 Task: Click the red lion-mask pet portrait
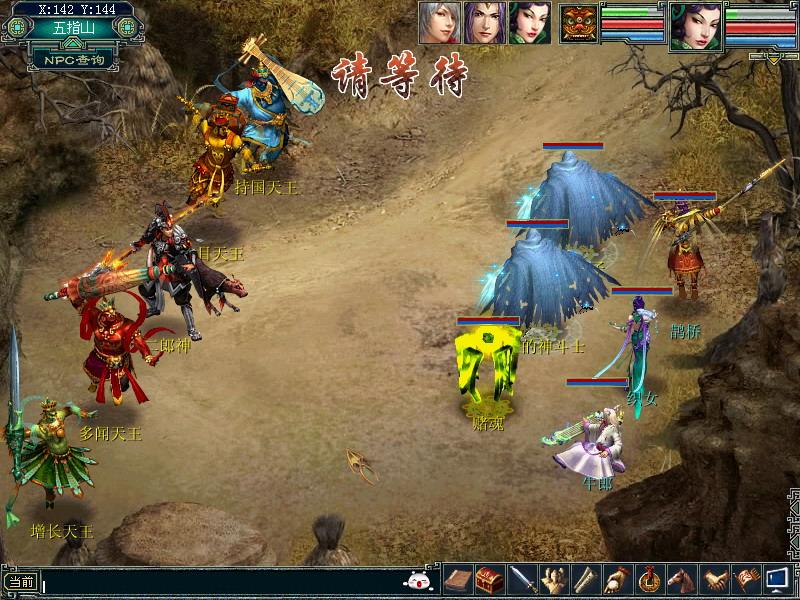click(578, 23)
